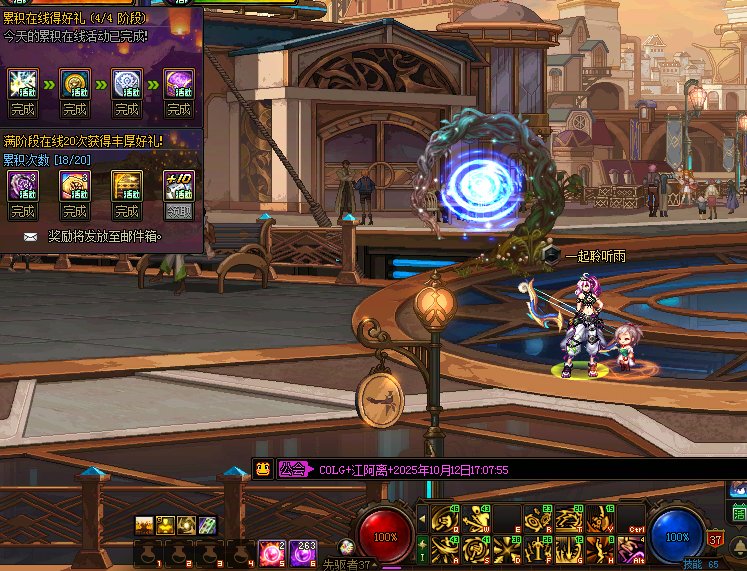Activate the skill bound to A key
Viewport: 747px width, 571px height.
point(444,548)
